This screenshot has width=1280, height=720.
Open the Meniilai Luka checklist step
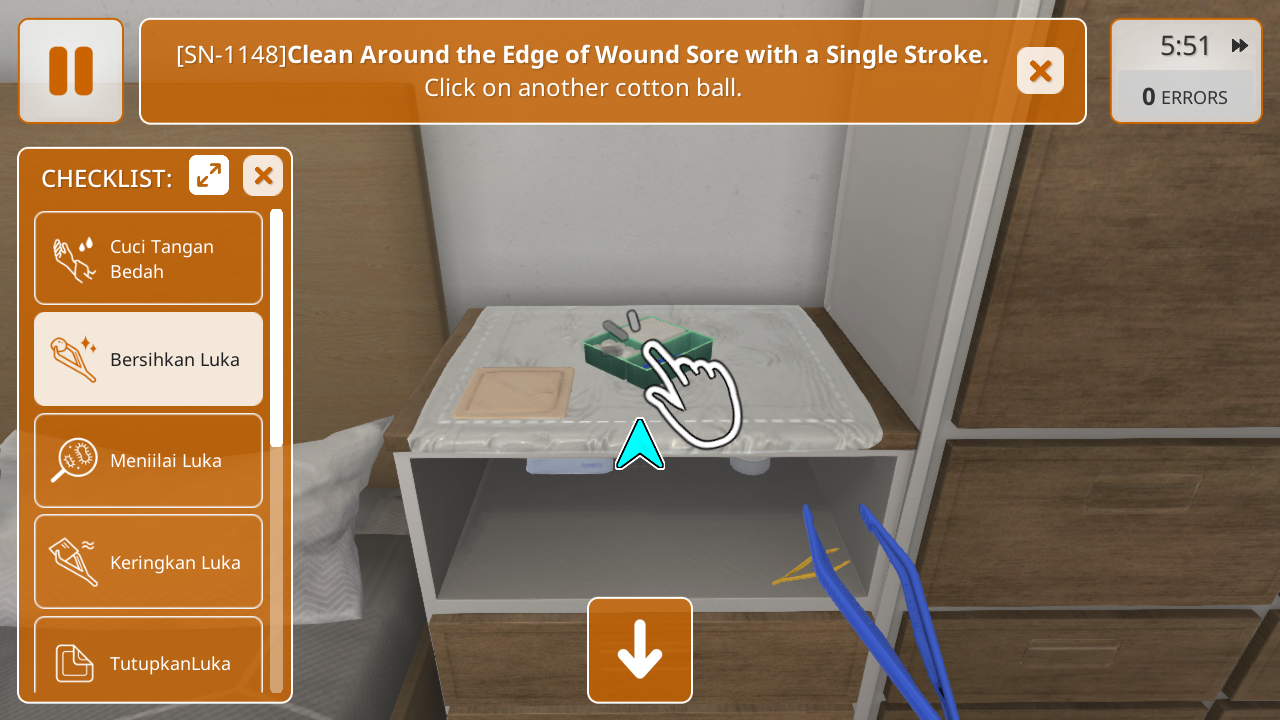coord(149,461)
